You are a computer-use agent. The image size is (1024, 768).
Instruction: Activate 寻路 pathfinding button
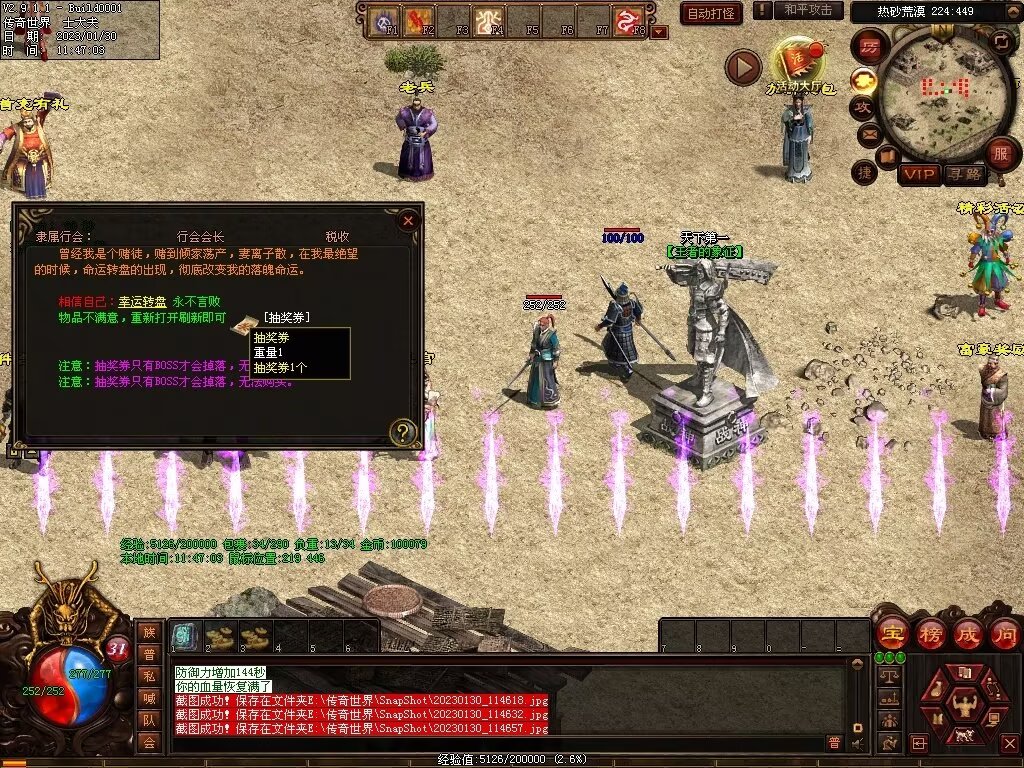(964, 174)
